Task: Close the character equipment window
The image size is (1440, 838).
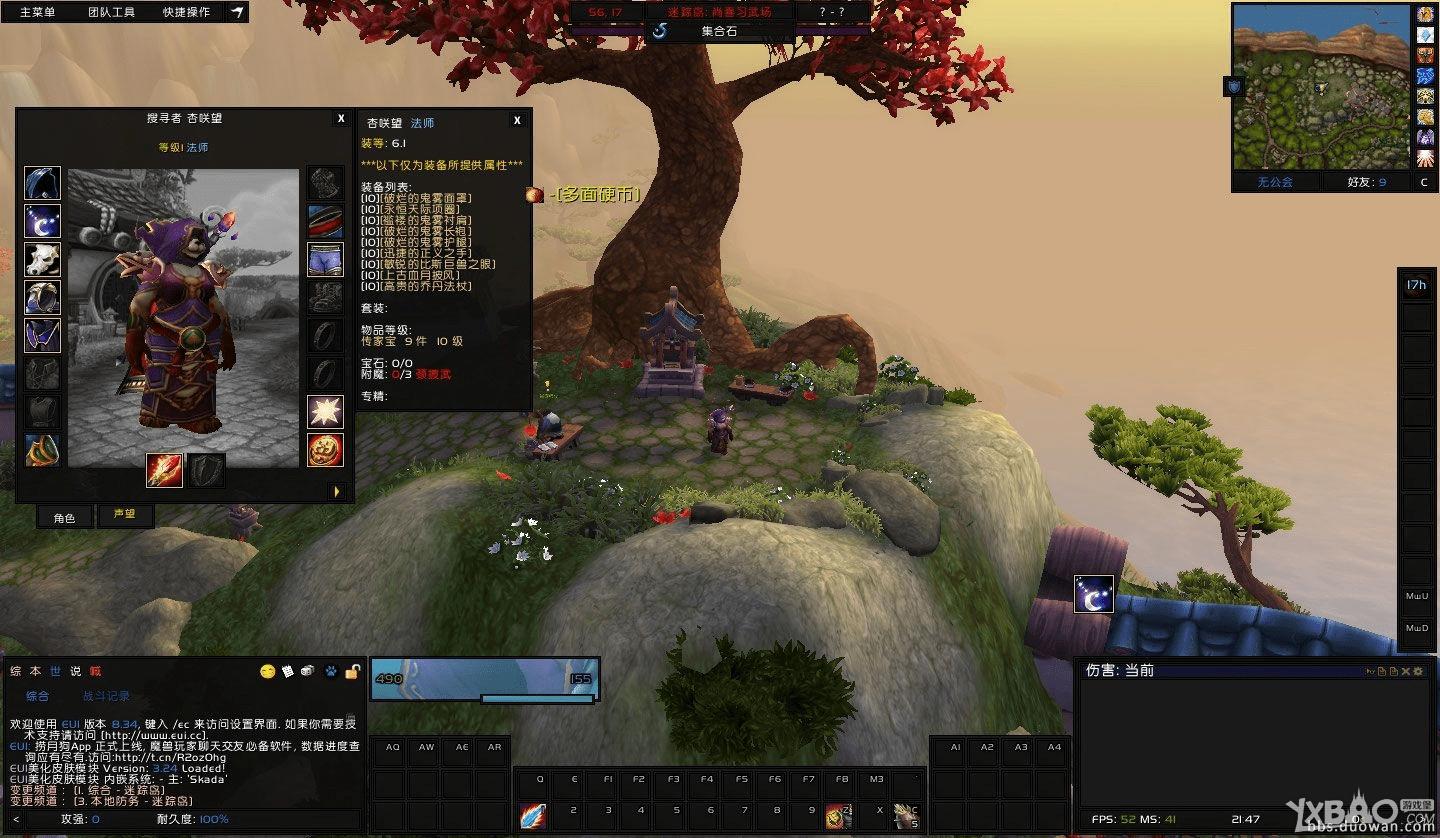Action: click(341, 118)
